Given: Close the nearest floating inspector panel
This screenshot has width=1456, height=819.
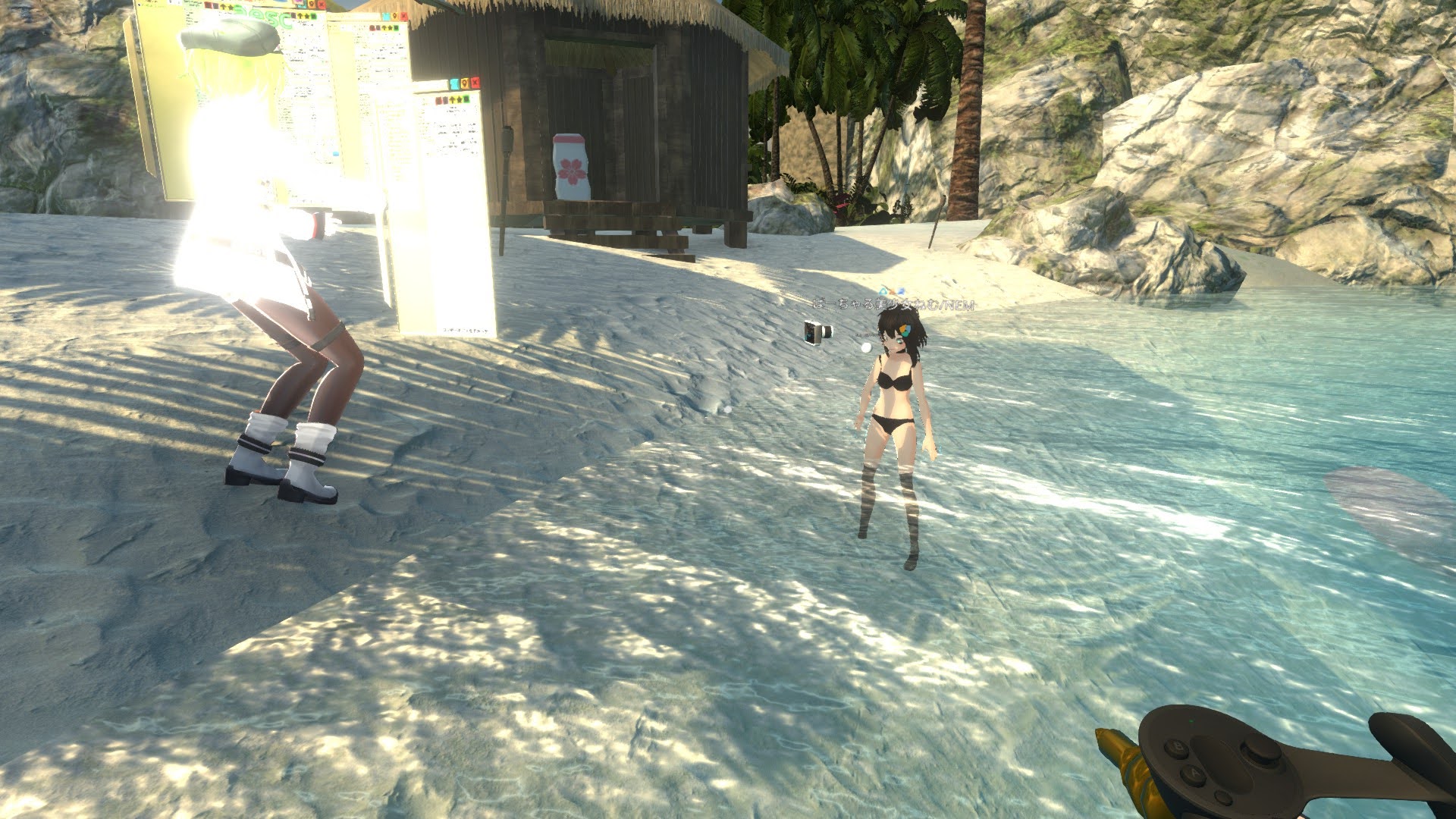Looking at the screenshot, I should click(x=475, y=83).
